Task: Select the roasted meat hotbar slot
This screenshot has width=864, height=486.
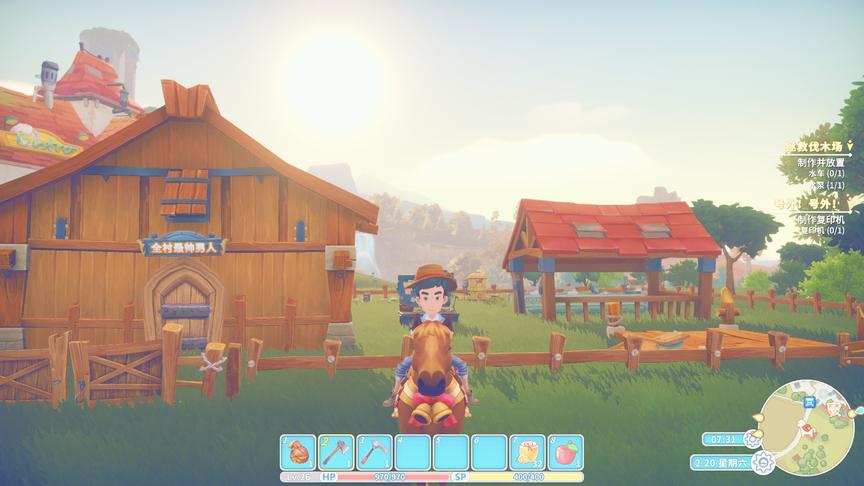Action: 298,452
